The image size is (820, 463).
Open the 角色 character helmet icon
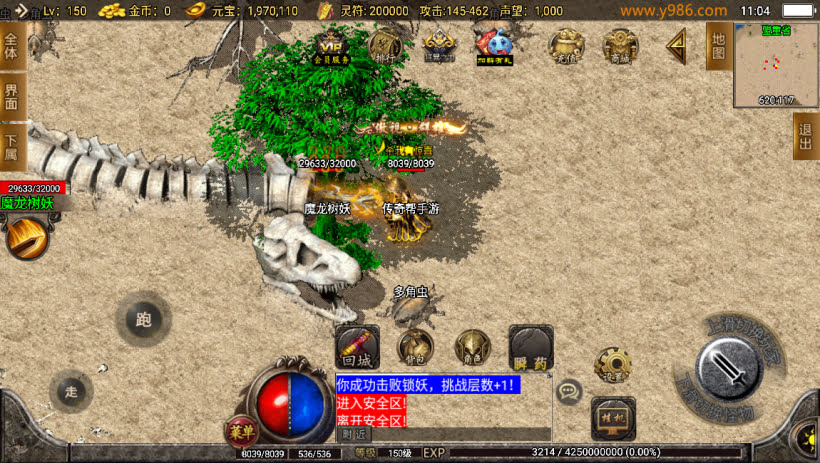coord(472,347)
